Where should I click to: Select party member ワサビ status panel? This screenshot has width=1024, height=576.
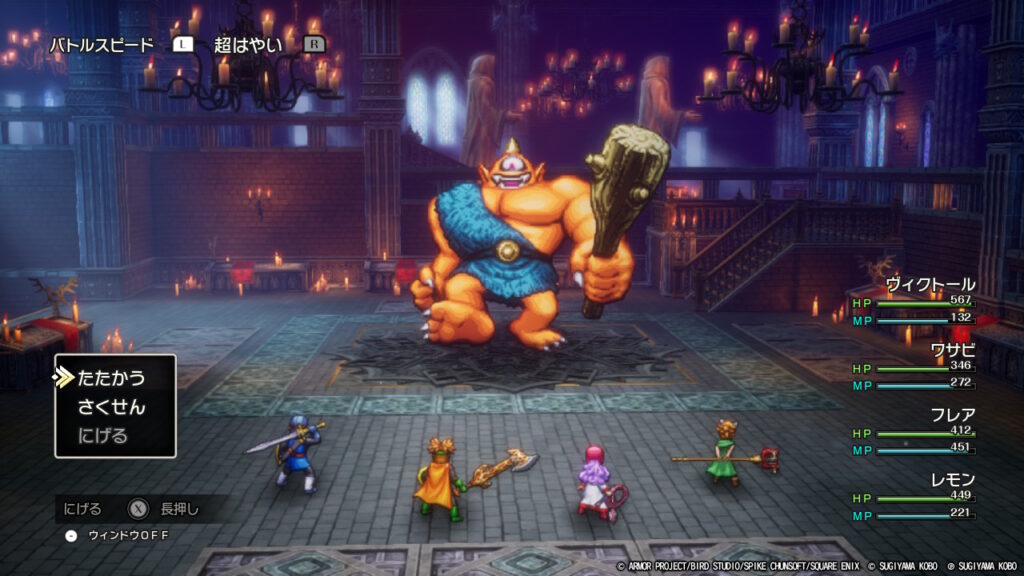(913, 367)
